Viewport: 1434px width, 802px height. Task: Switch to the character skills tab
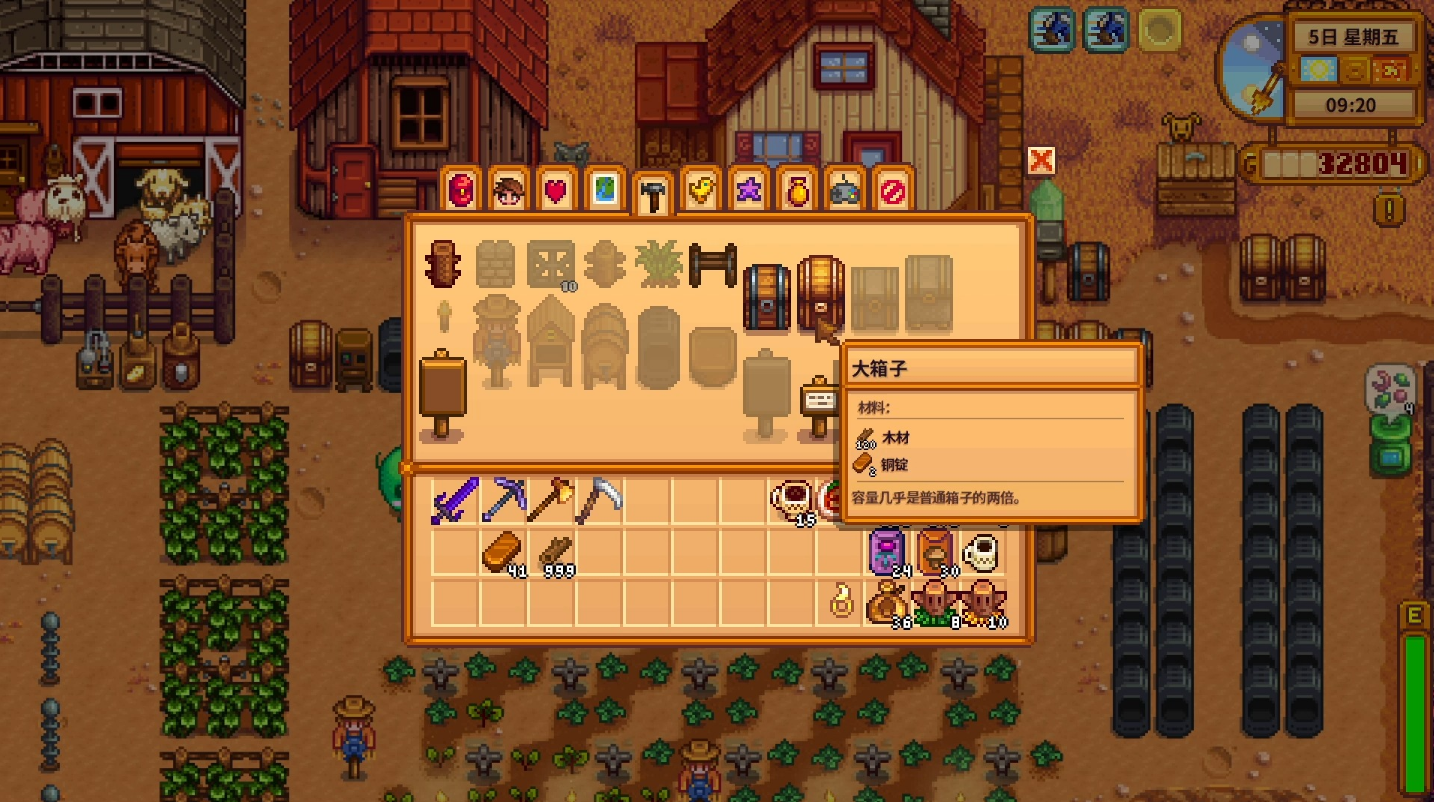tap(508, 190)
